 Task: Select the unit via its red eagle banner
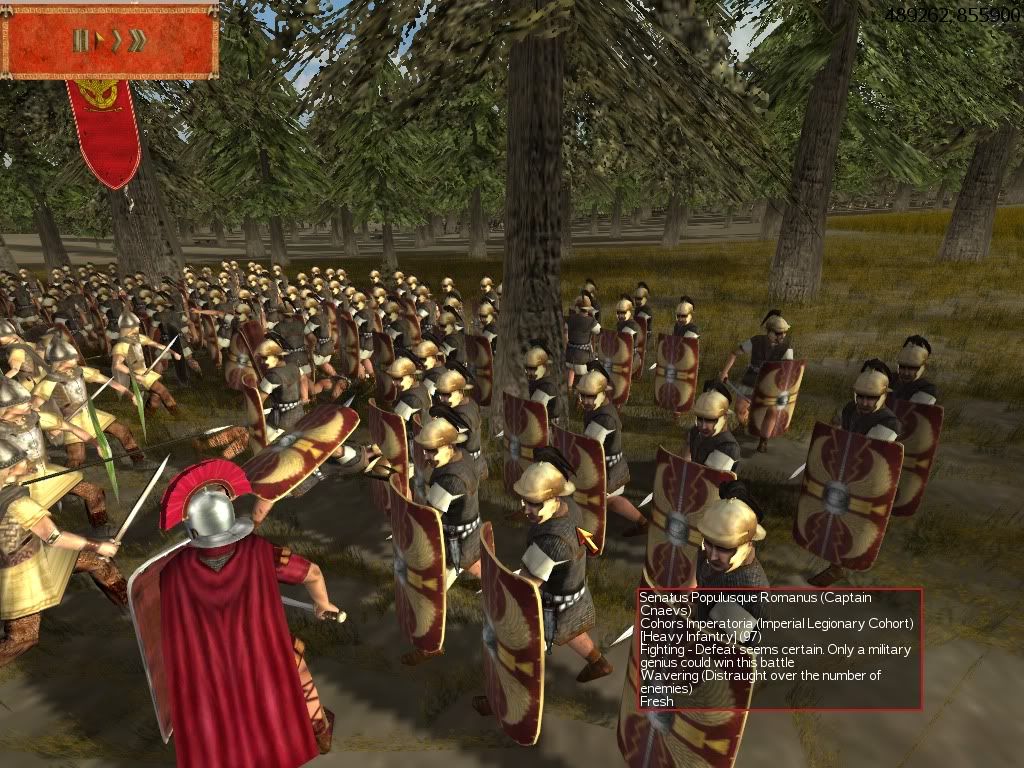coord(103,130)
